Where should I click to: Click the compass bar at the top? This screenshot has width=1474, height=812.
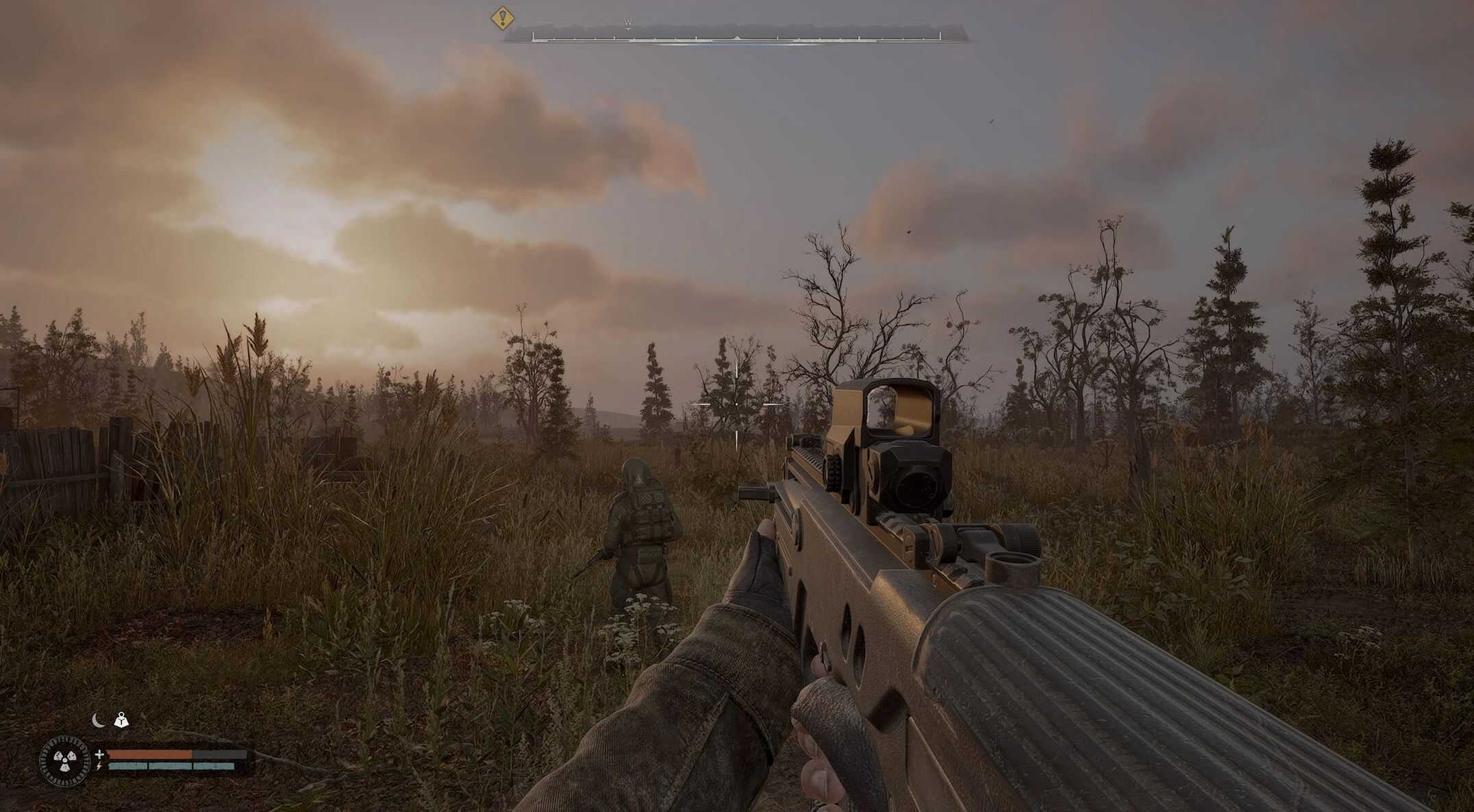(736, 34)
